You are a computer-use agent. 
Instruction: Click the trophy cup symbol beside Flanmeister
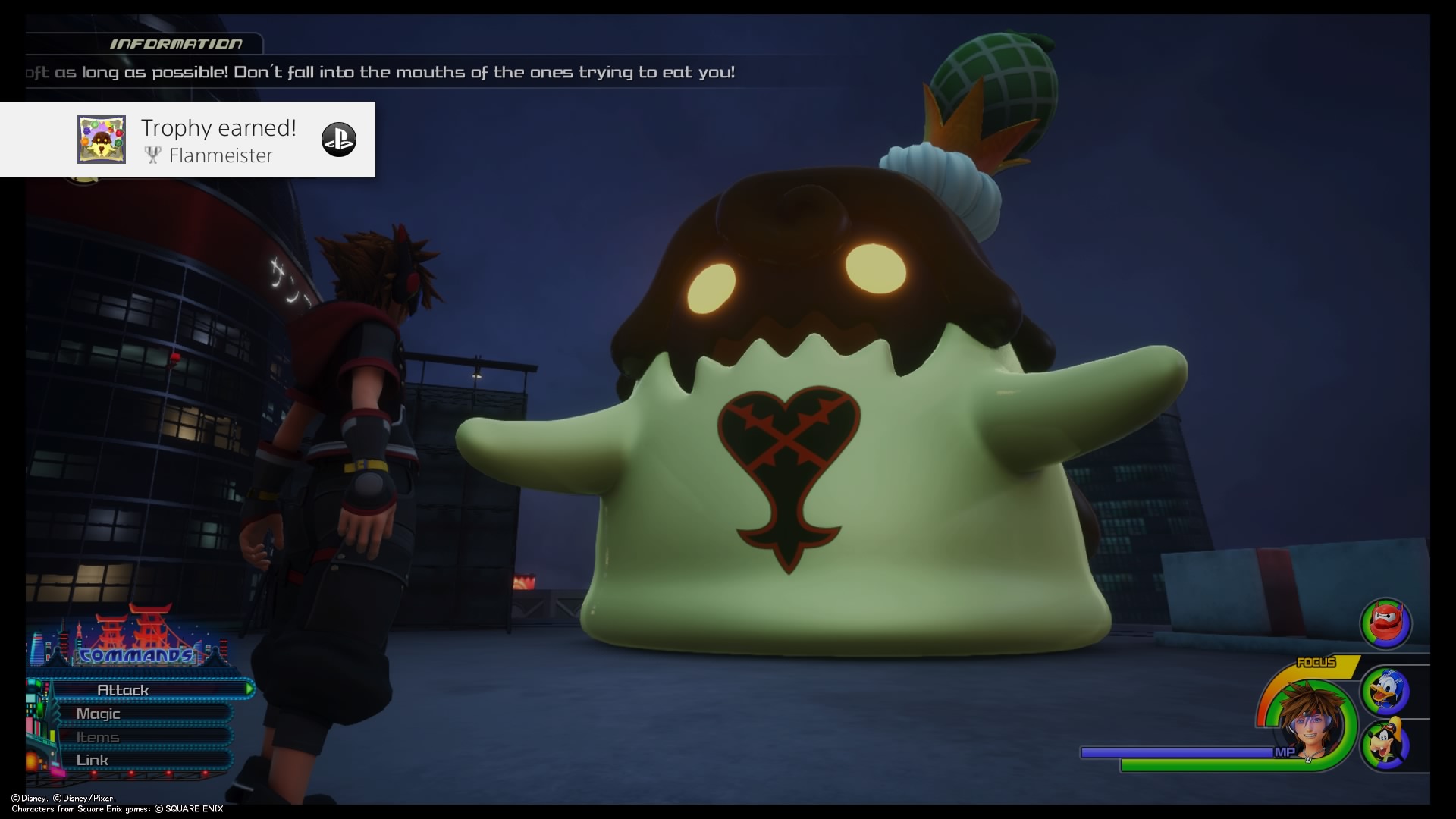[x=153, y=155]
